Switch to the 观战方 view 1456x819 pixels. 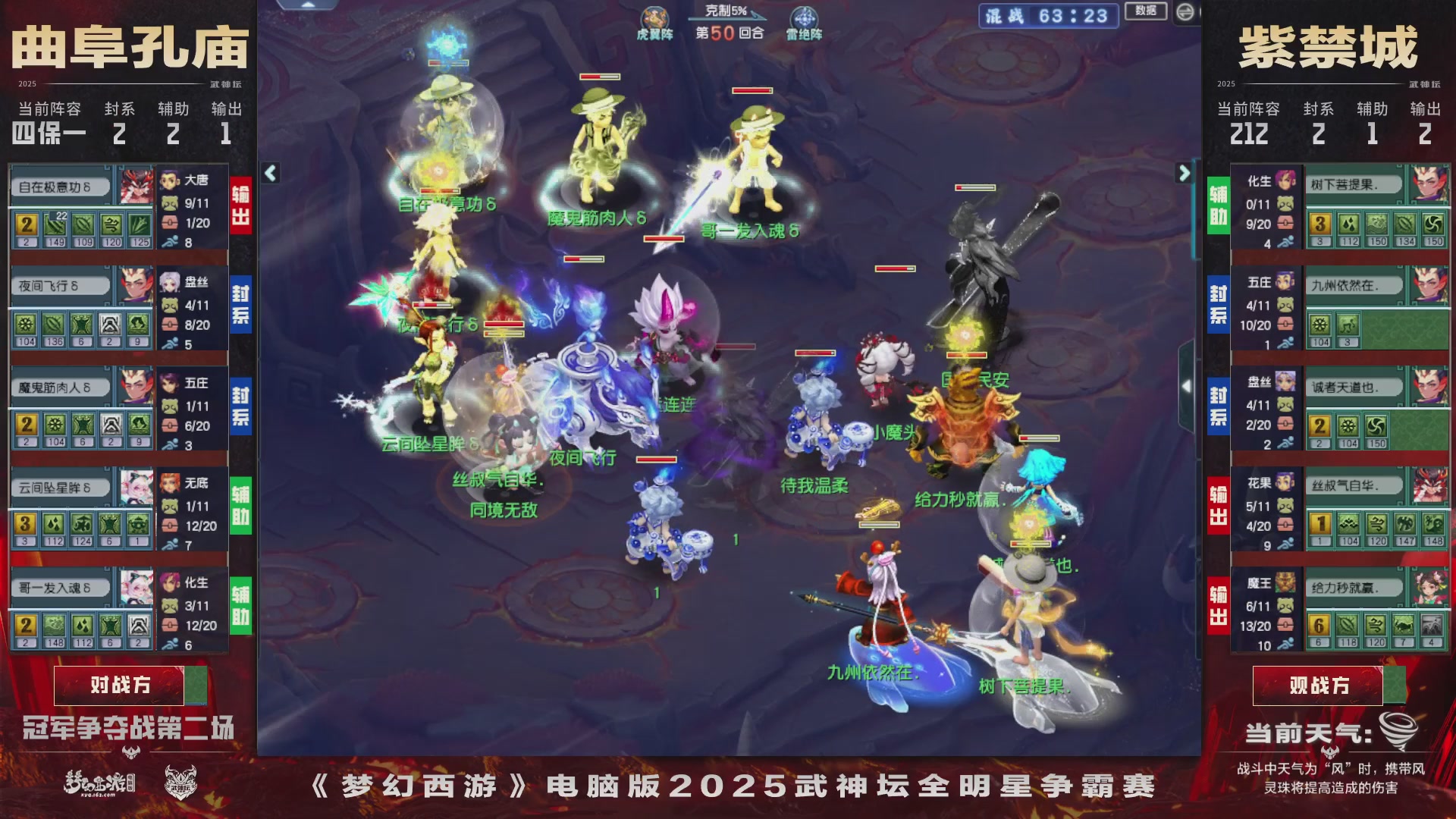click(x=1318, y=684)
